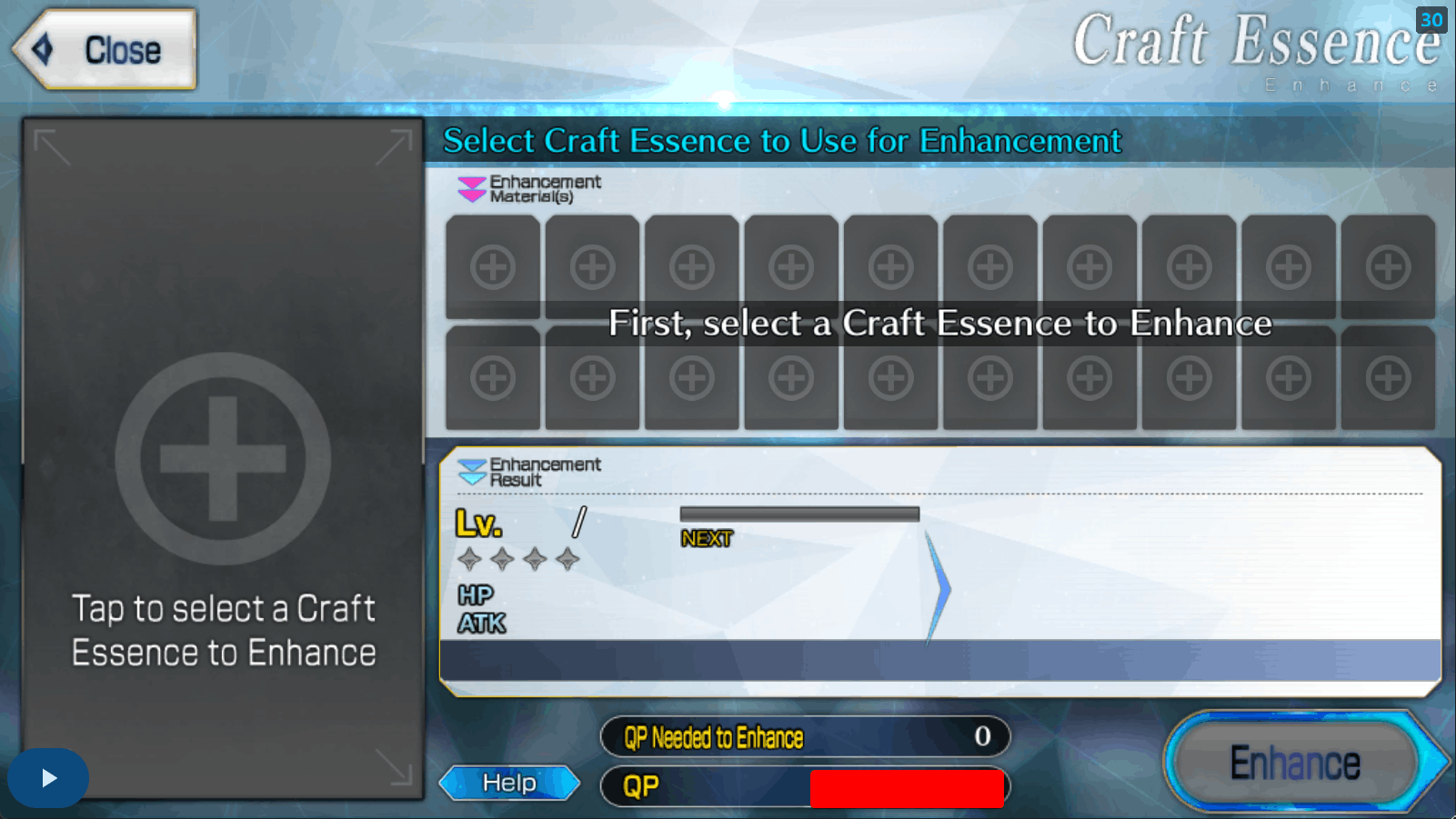Tap the fifth plus slot in the top row
Screen dimensions: 1456x819
(x=889, y=266)
